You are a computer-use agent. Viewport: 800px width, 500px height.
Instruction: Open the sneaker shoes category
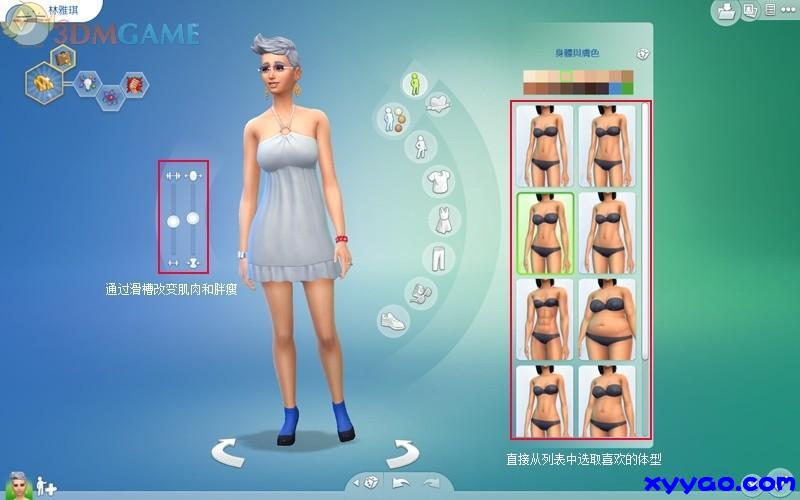392,322
